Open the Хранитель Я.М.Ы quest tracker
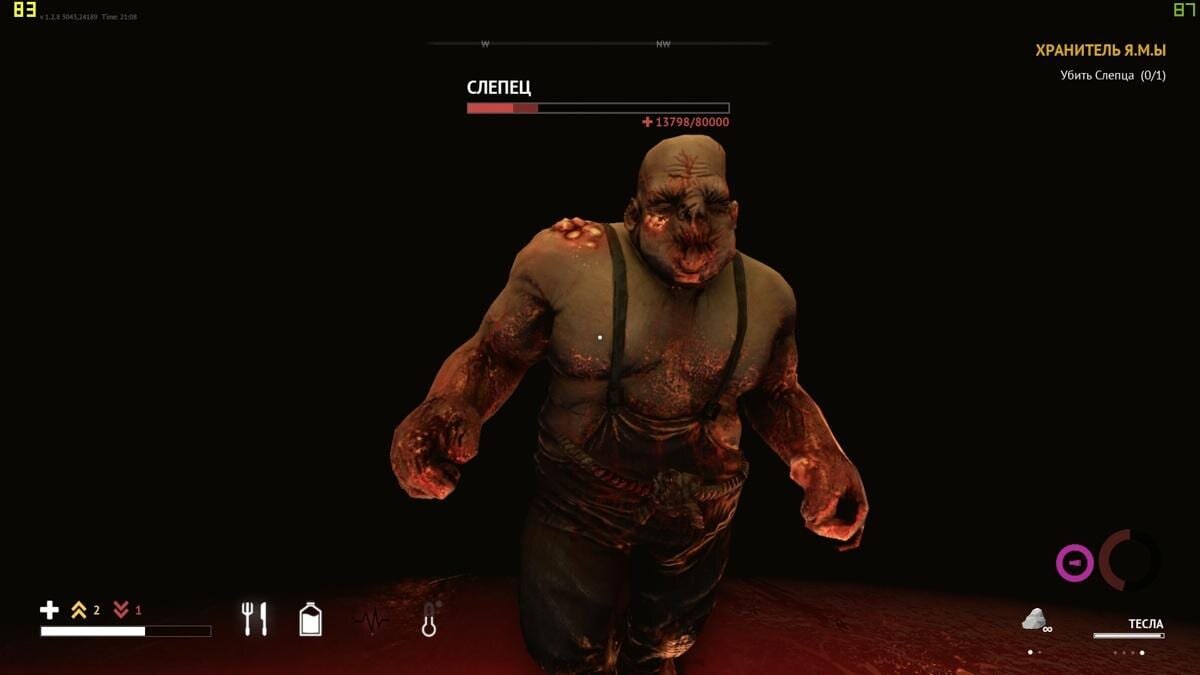The height and width of the screenshot is (675, 1200). tap(1100, 50)
